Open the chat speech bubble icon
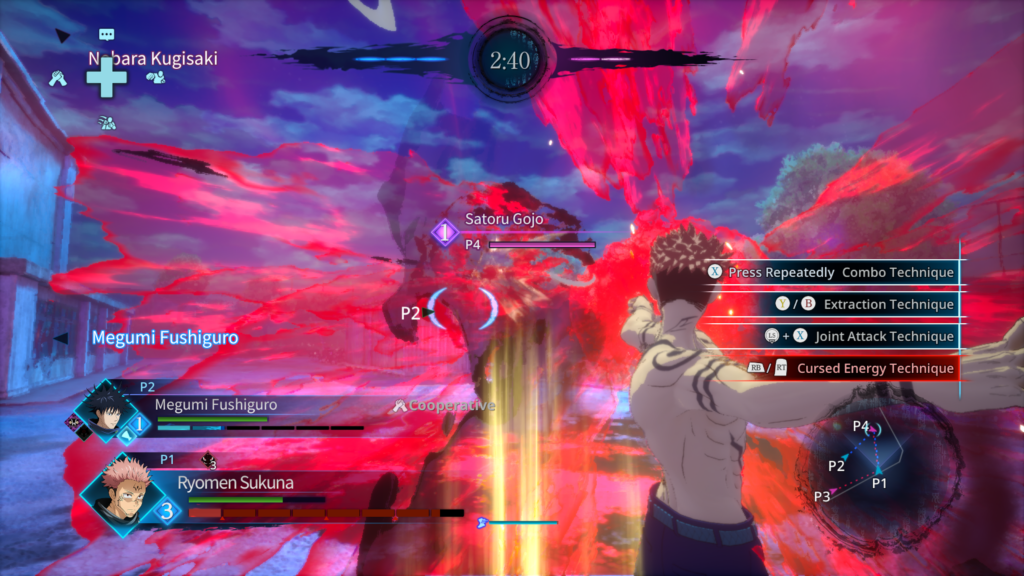Image resolution: width=1024 pixels, height=576 pixels. [x=107, y=35]
